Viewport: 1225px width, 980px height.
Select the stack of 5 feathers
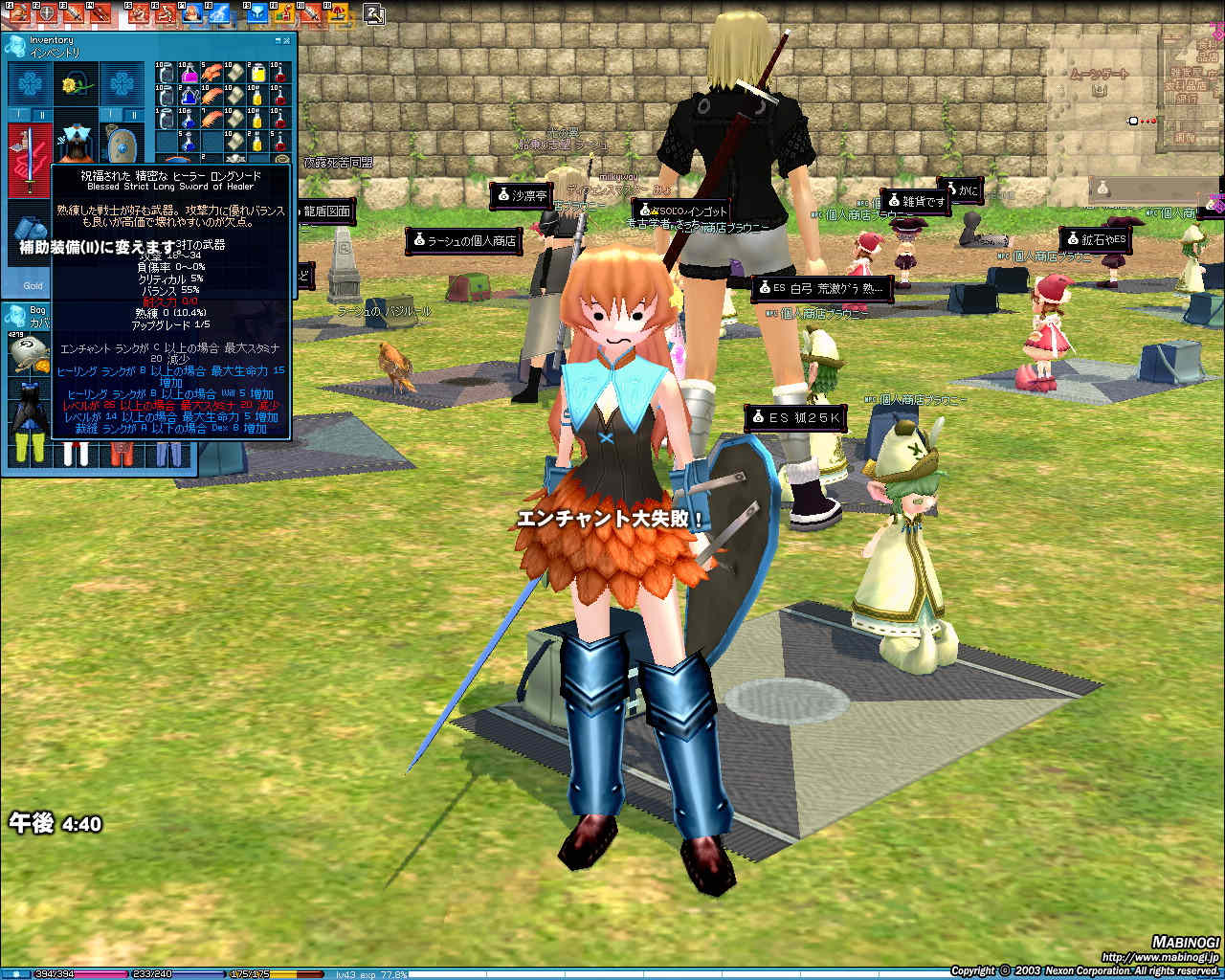pos(212,74)
